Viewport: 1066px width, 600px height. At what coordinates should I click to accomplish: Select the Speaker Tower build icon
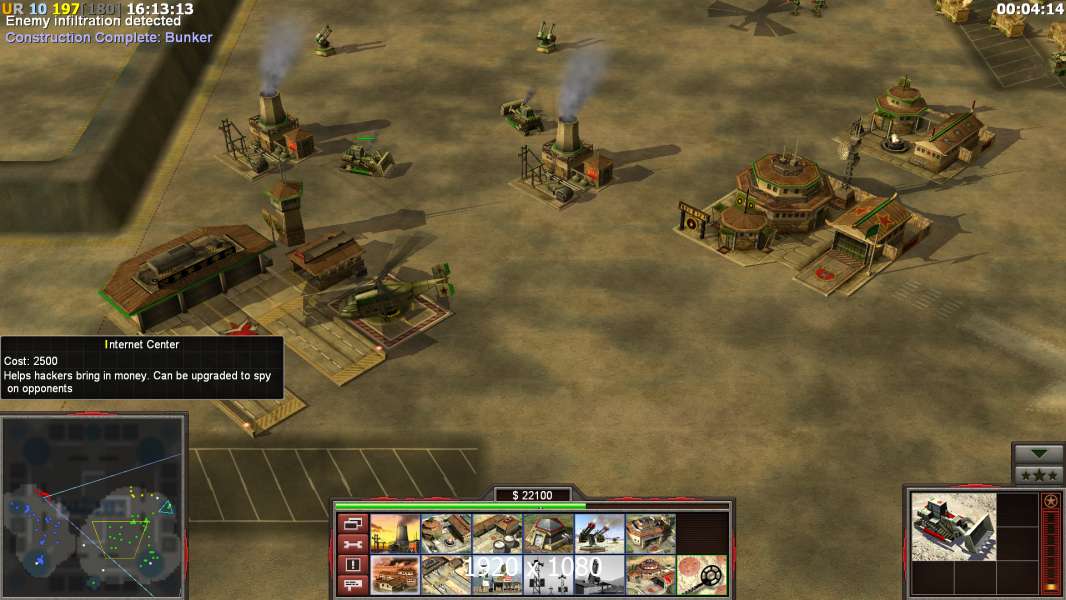point(548,575)
